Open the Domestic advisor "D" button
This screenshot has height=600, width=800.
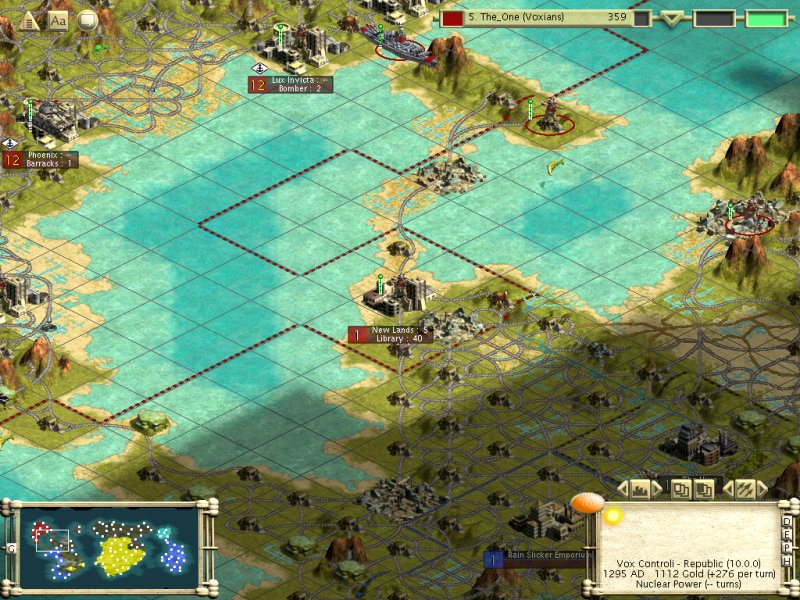[787, 520]
